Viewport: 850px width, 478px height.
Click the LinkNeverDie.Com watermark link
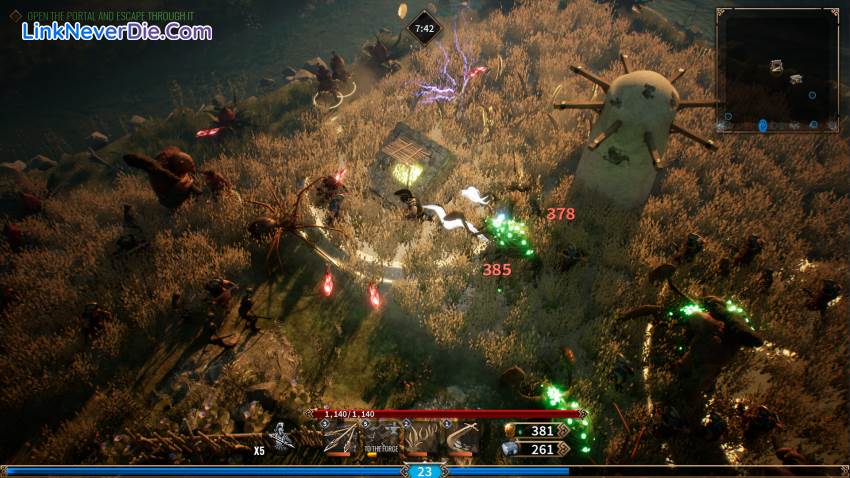point(117,32)
